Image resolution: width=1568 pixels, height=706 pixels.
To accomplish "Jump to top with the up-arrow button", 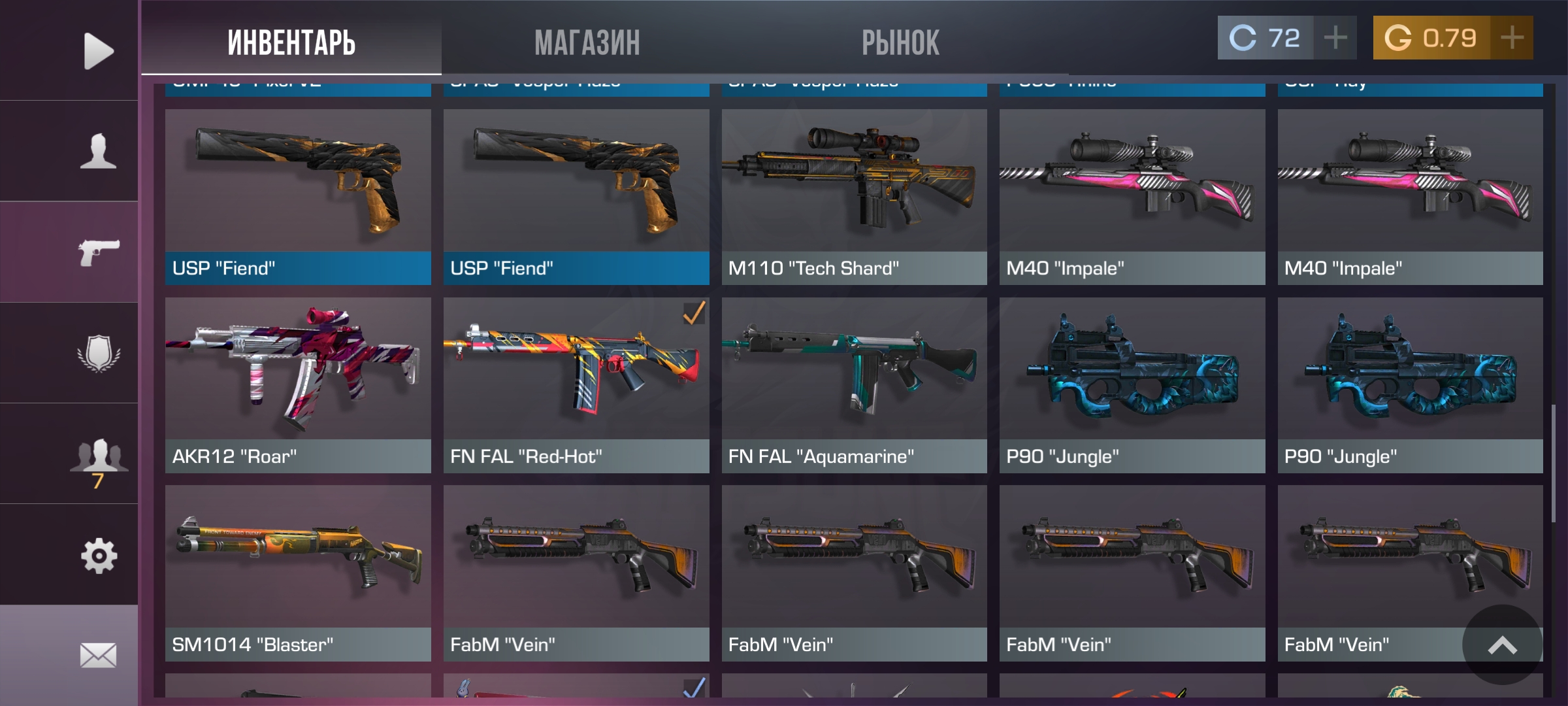I will pos(1502,645).
